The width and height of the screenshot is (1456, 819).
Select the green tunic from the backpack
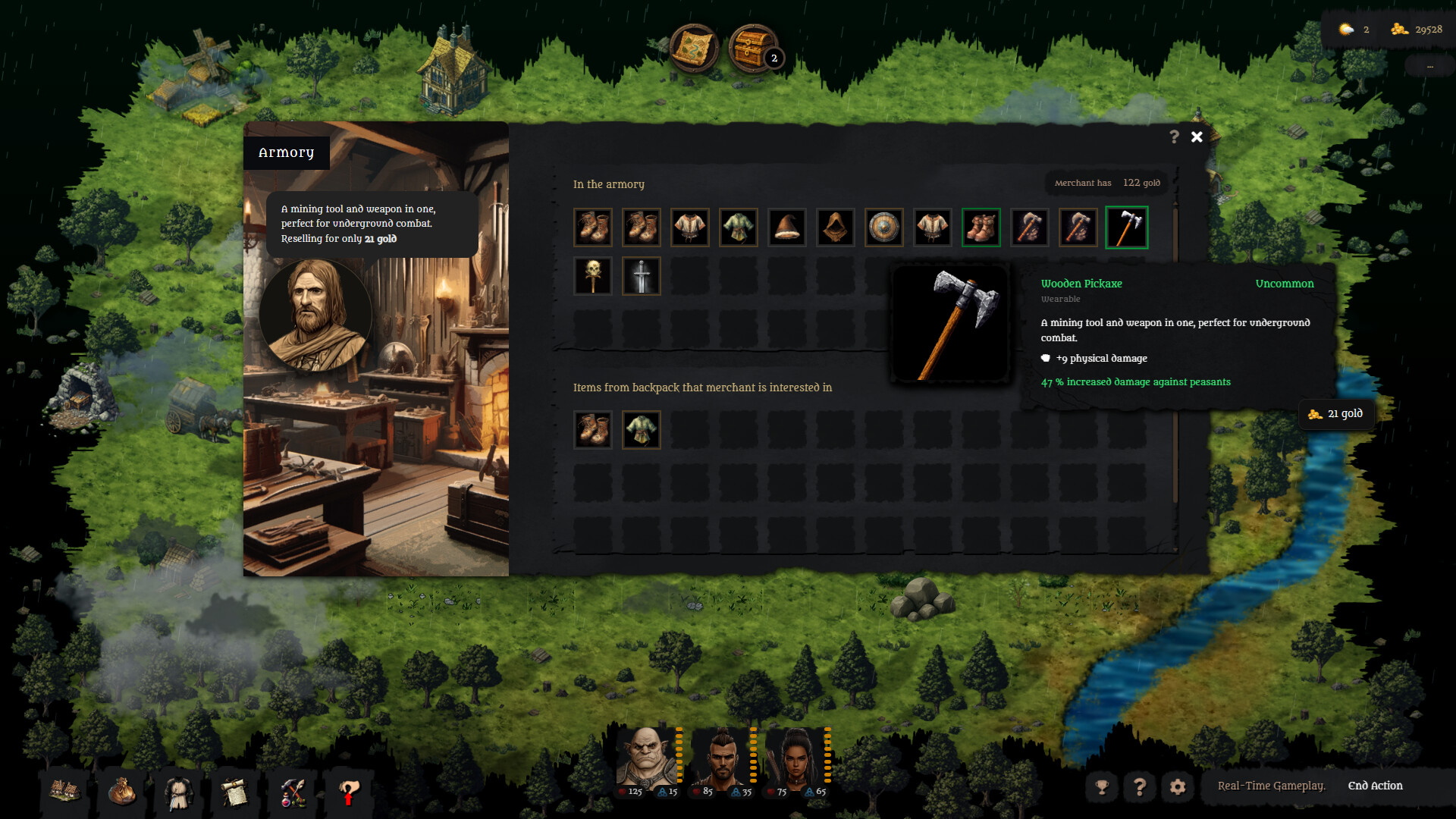(641, 429)
